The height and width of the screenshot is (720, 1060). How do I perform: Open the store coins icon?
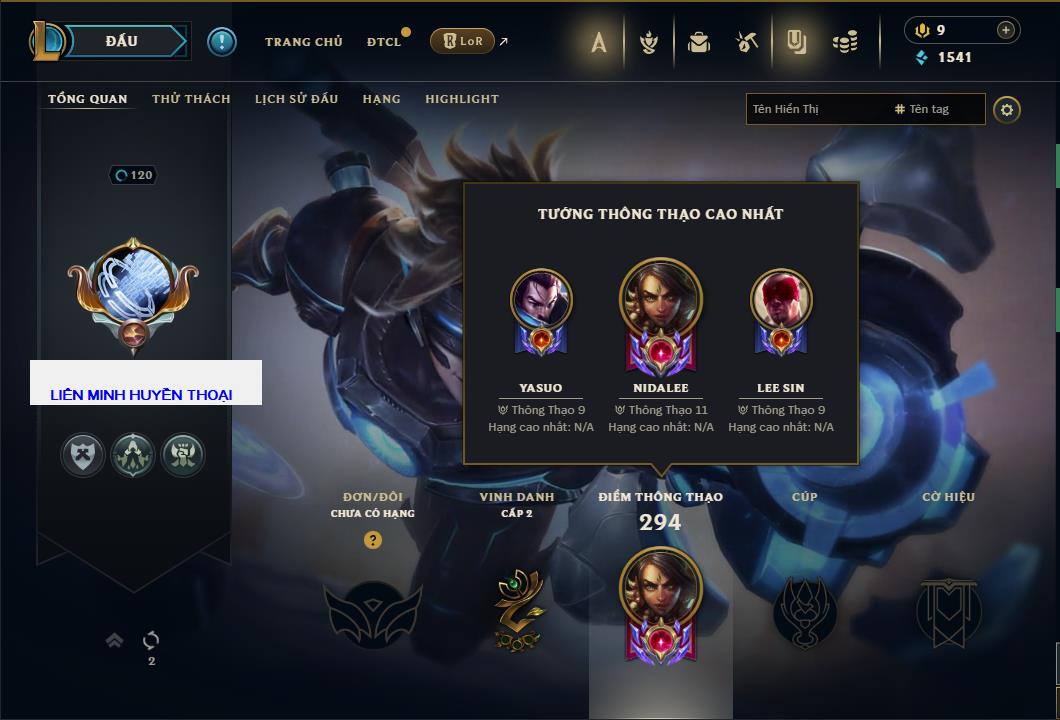[x=845, y=42]
